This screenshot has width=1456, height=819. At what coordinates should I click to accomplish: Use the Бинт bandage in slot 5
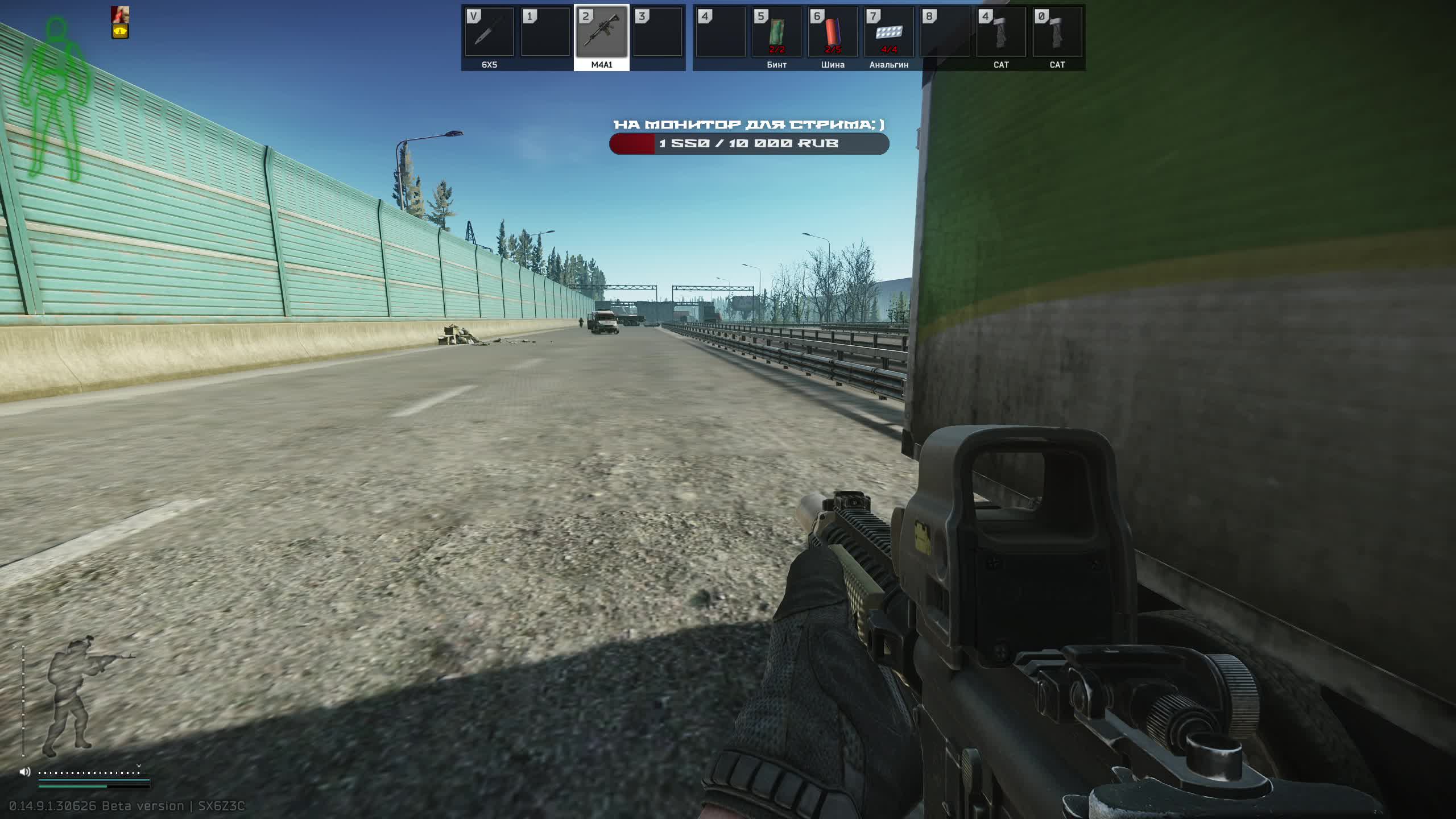(x=776, y=34)
